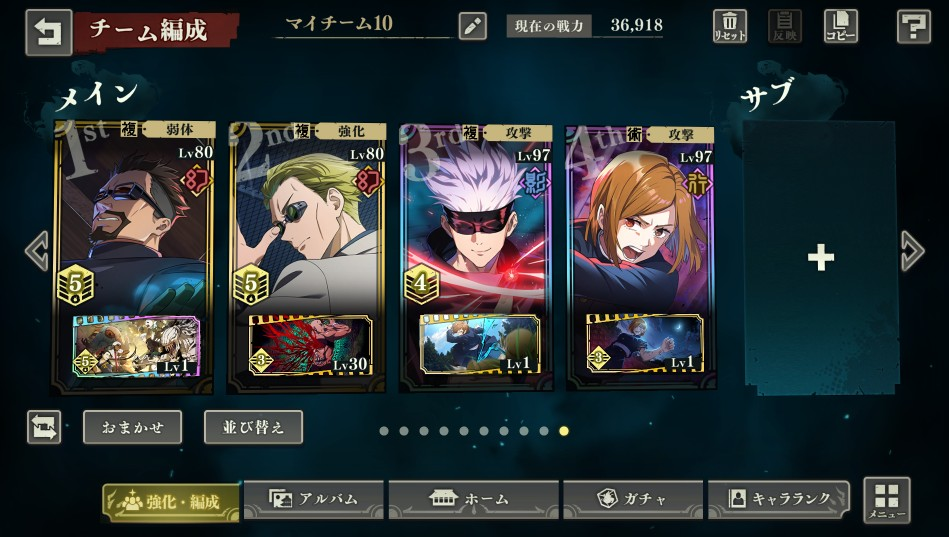
Task: Return to ホーム home screen
Action: [472, 498]
